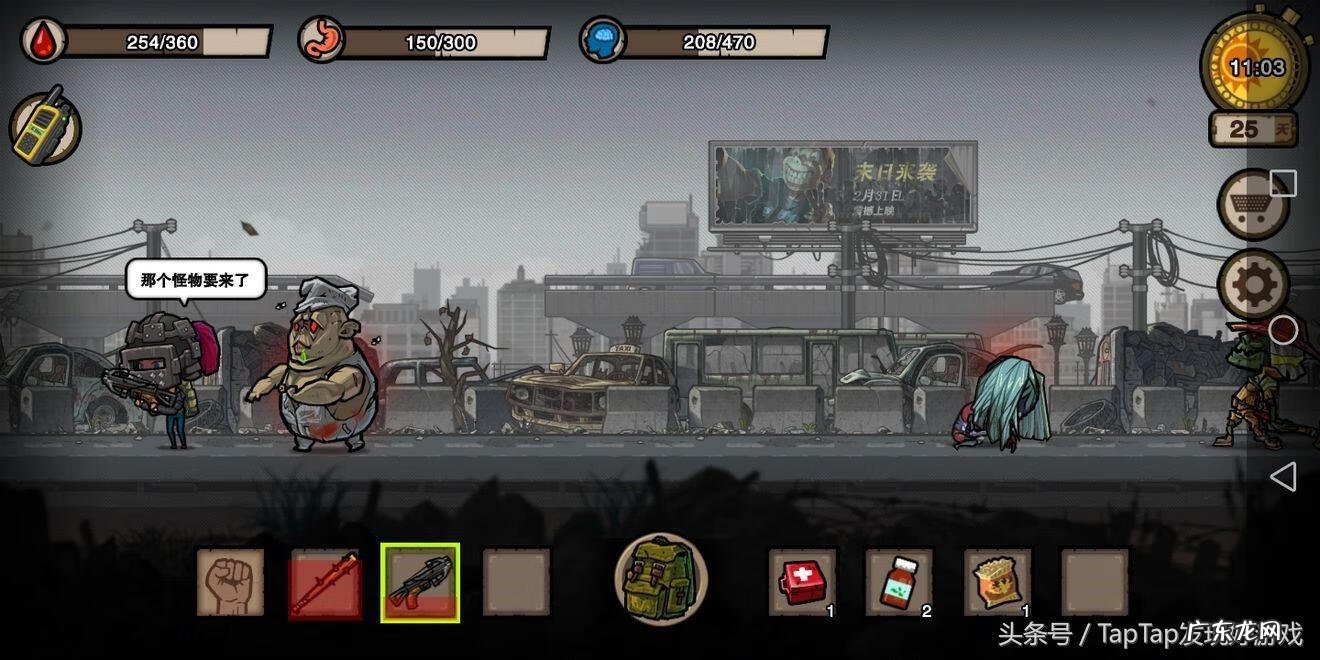1320x660 pixels.
Task: Tap the sun clock showing 11:03
Action: tap(1256, 66)
